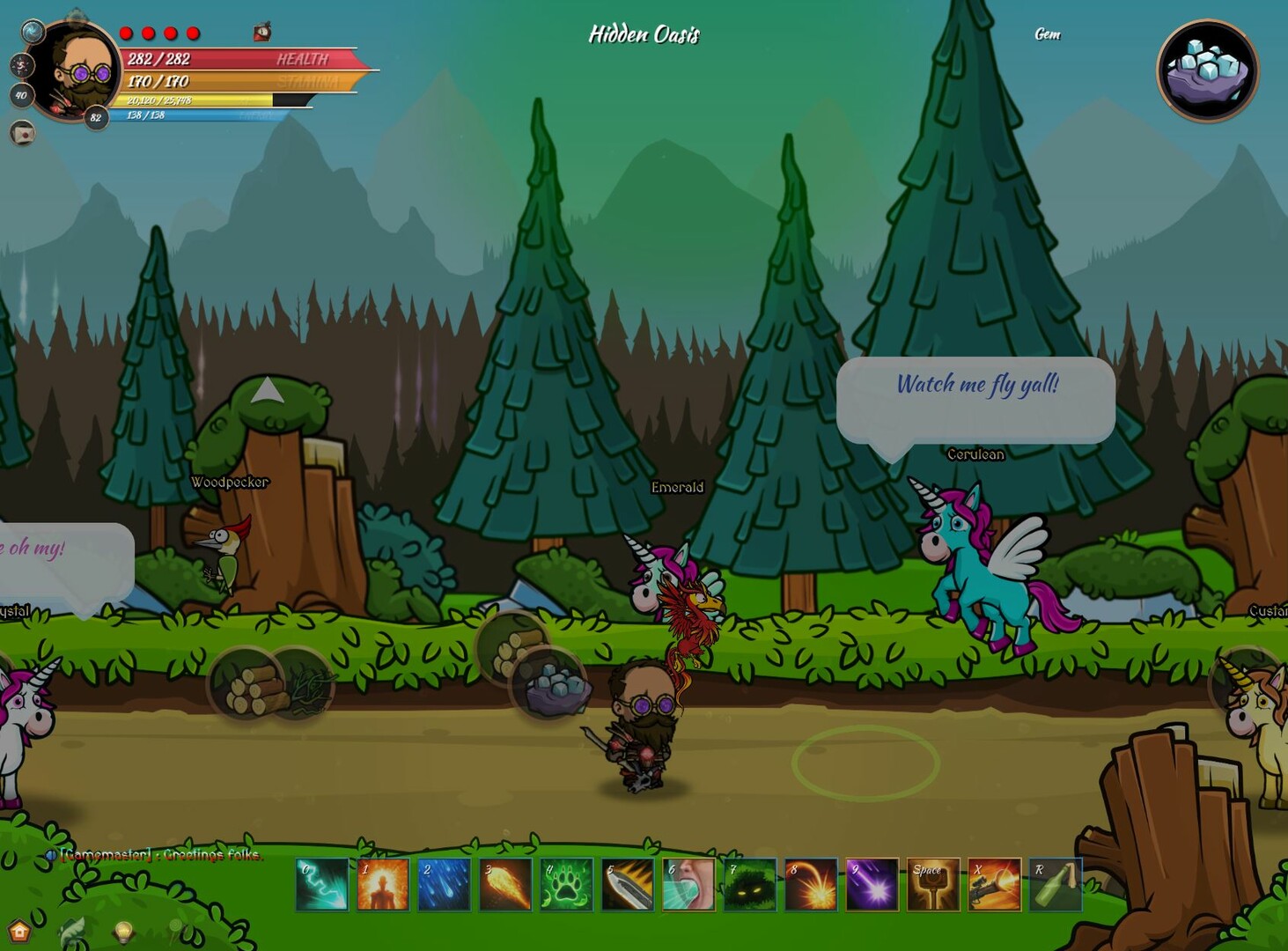The image size is (1288, 951).
Task: Trigger the scream ability in slot 6
Action: [688, 885]
